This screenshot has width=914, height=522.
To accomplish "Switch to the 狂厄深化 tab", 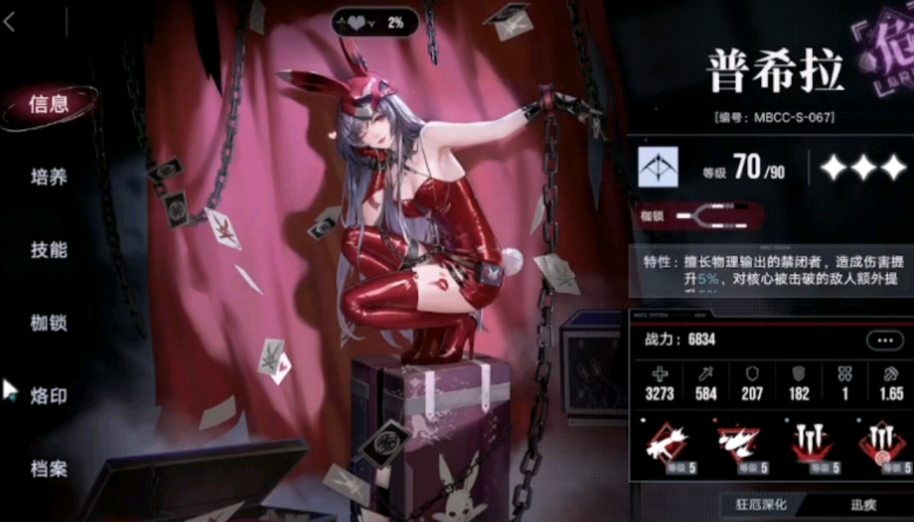I will (x=763, y=505).
